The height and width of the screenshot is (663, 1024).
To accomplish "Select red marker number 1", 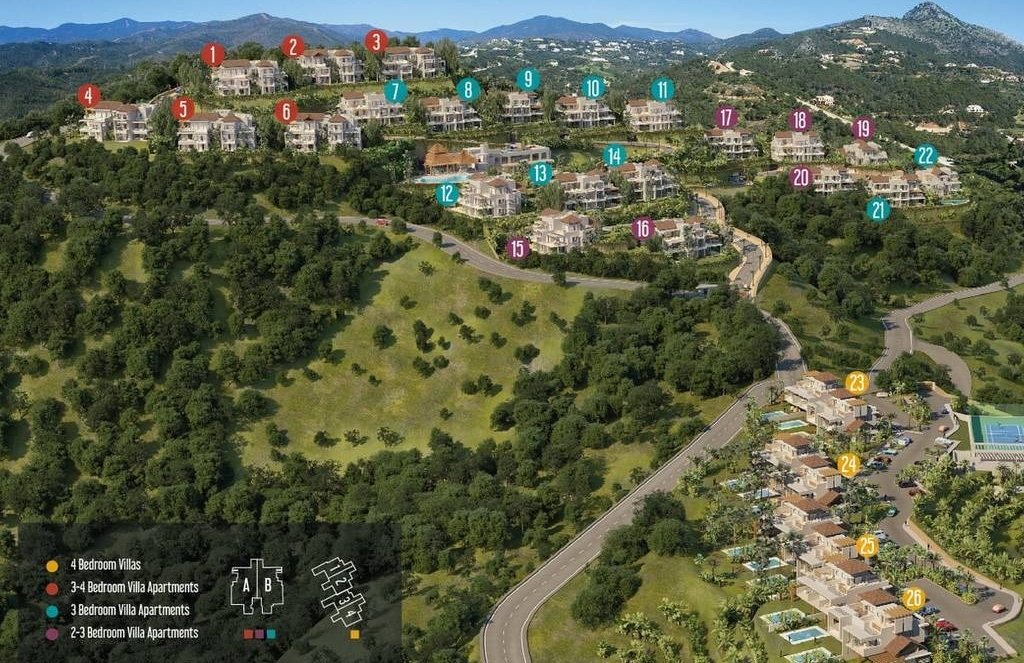I will point(212,55).
